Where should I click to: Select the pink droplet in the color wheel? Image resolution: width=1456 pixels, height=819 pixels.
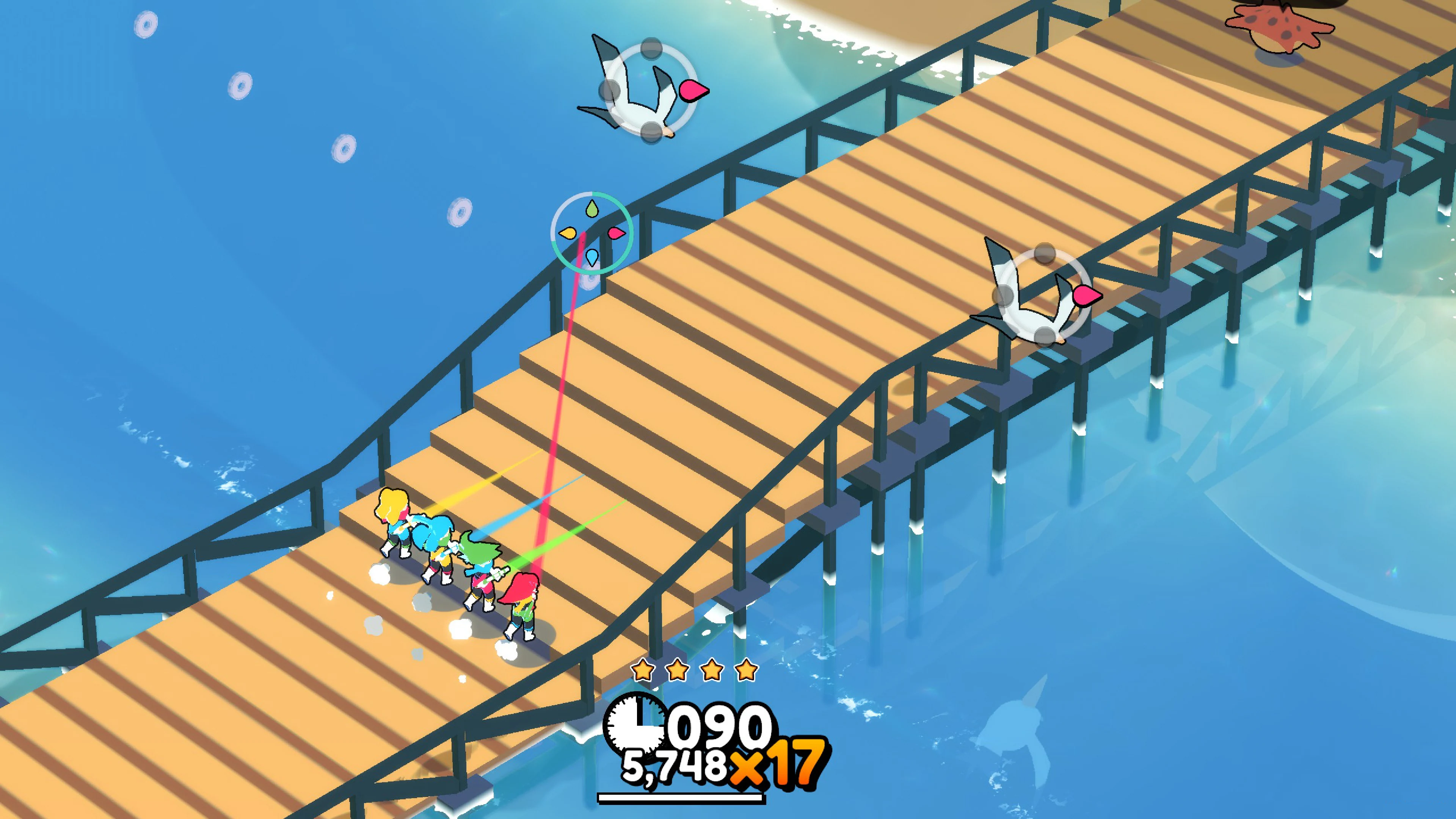pos(617,234)
